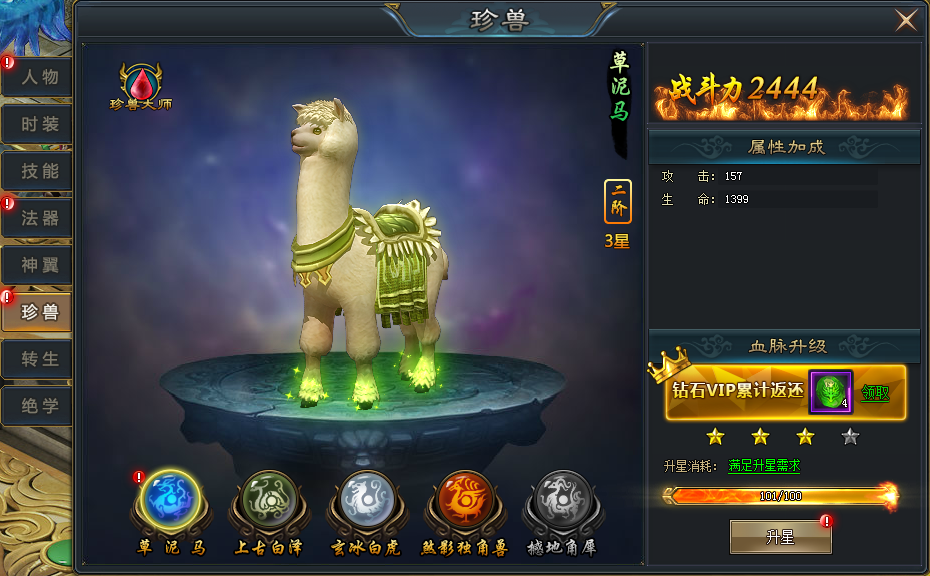Show the 神翼 tab
Viewport: 930px width, 576px height.
[38, 265]
